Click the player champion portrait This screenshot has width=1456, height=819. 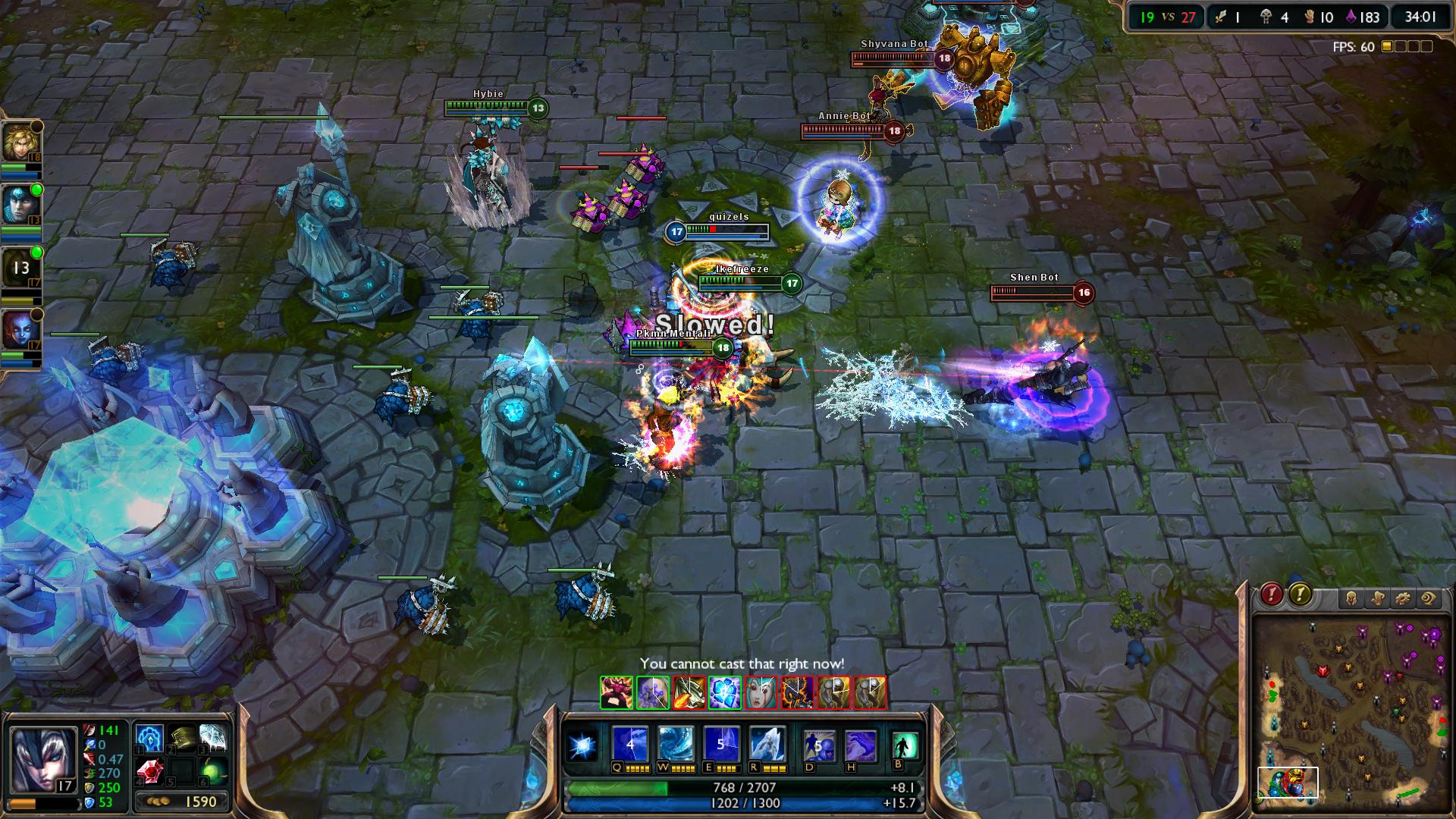tap(42, 758)
